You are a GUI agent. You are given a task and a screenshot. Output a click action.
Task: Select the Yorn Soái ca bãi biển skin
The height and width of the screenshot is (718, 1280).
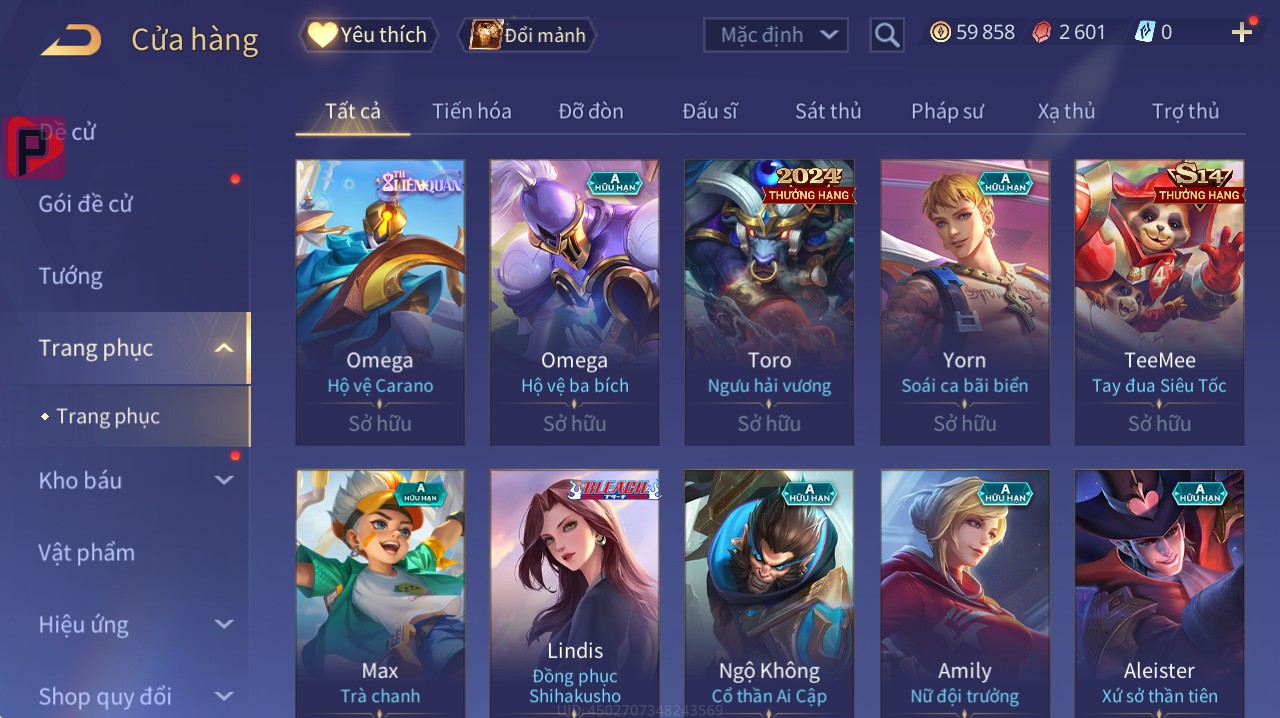tap(965, 301)
